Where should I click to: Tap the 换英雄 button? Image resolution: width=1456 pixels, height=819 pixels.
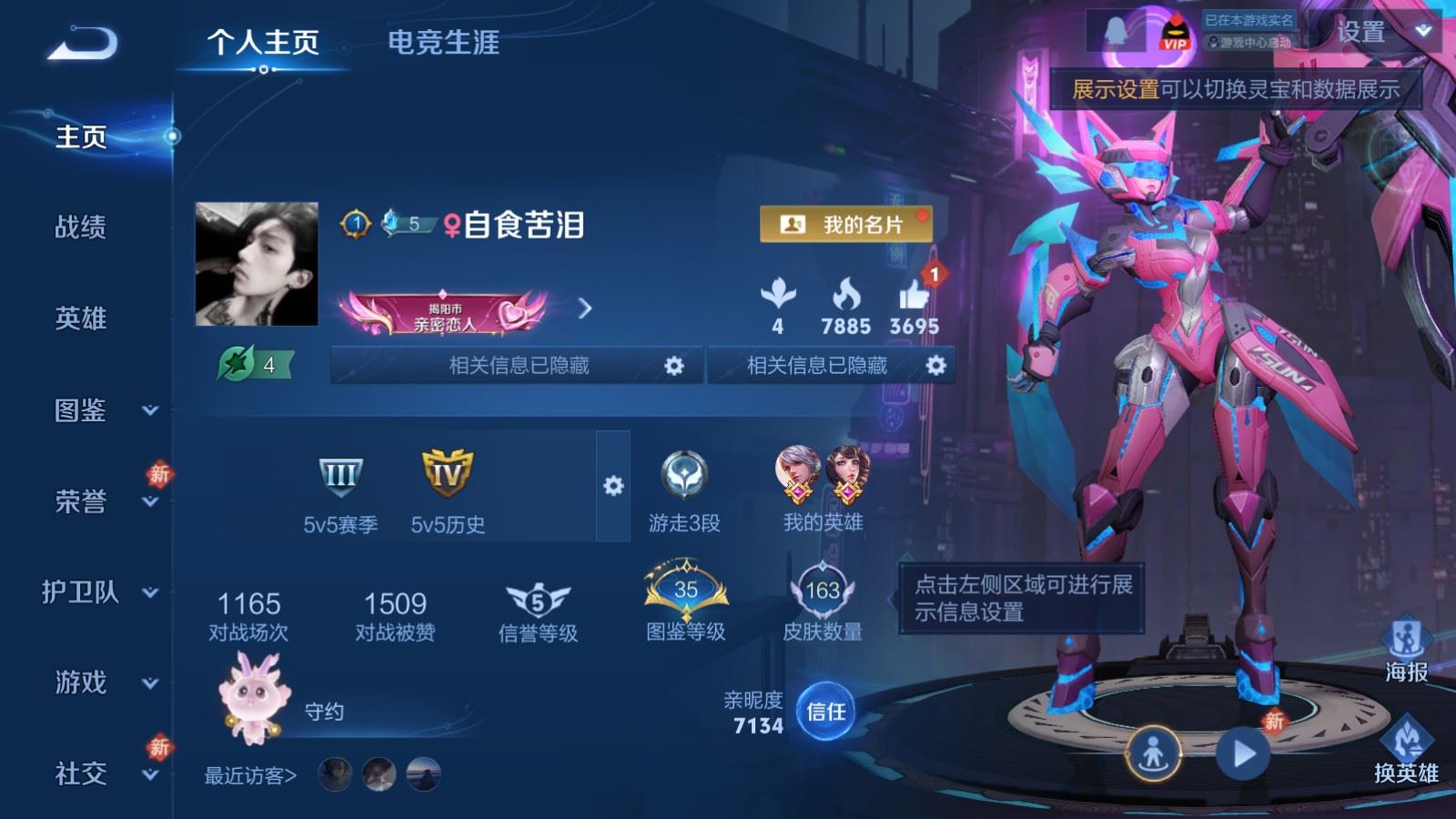click(x=1406, y=748)
